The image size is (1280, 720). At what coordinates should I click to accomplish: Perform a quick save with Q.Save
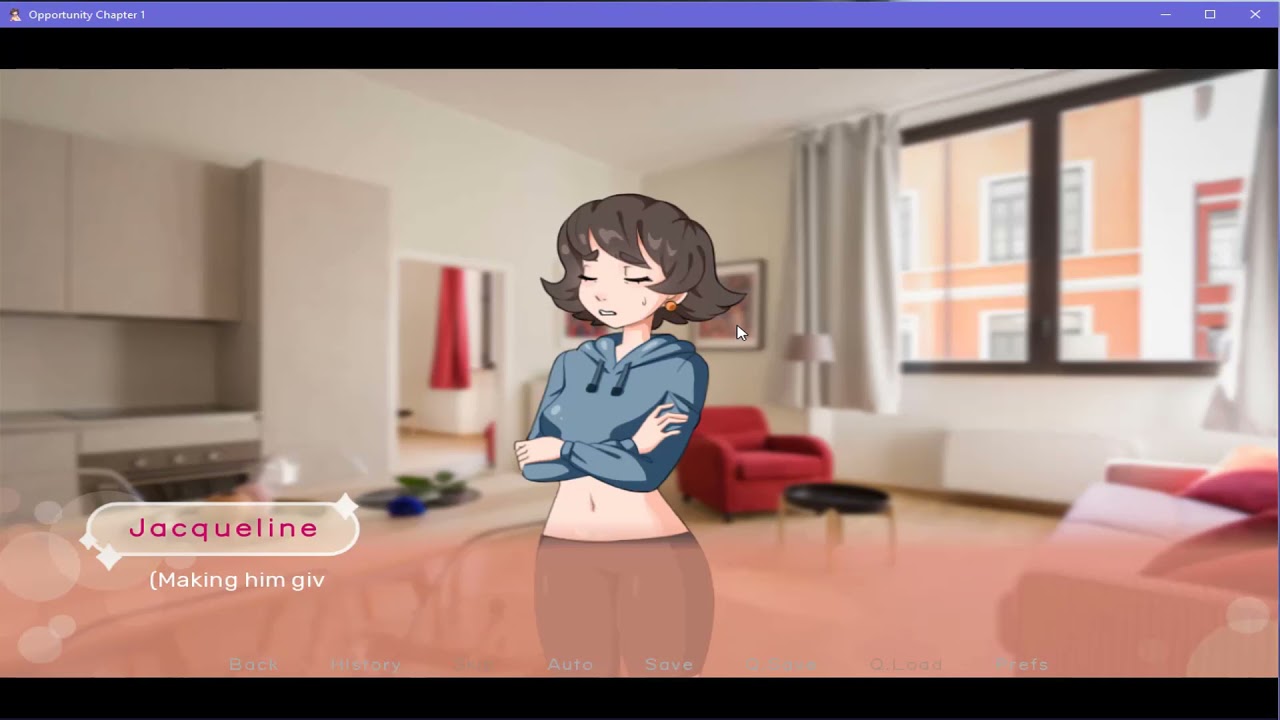(782, 664)
